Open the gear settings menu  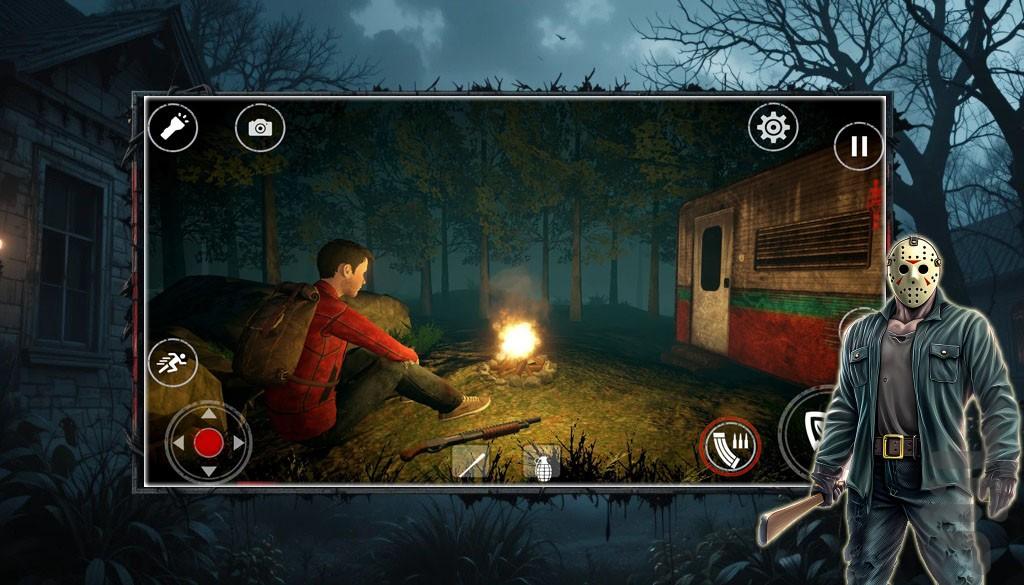pyautogui.click(x=773, y=127)
